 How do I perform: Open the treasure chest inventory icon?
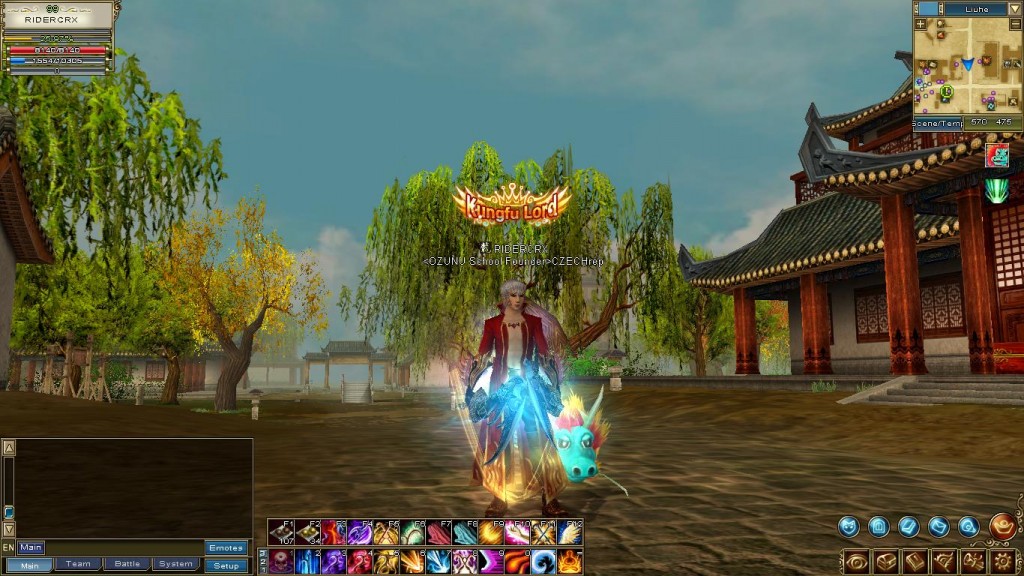point(886,562)
